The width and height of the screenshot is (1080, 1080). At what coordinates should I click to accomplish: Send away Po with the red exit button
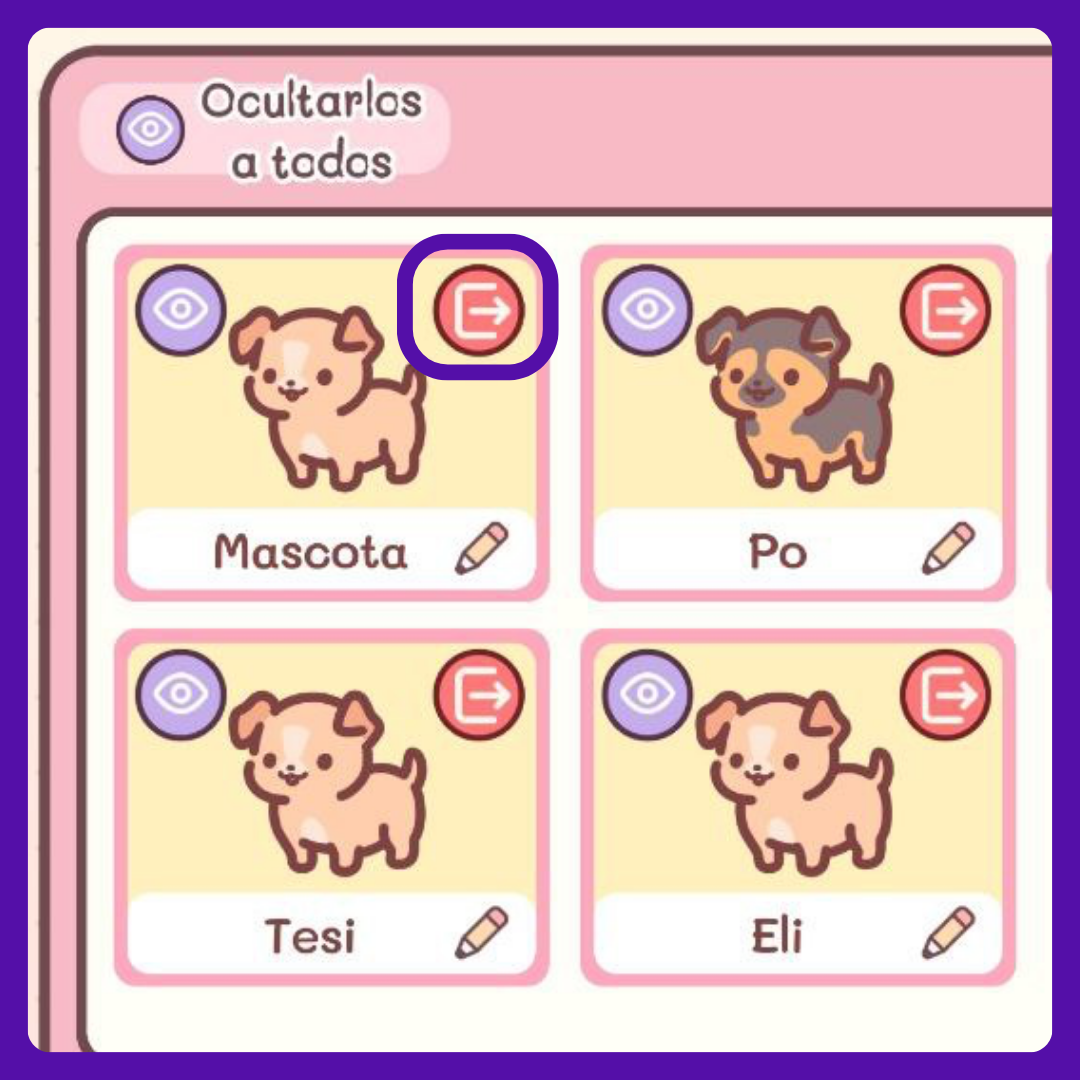(945, 310)
